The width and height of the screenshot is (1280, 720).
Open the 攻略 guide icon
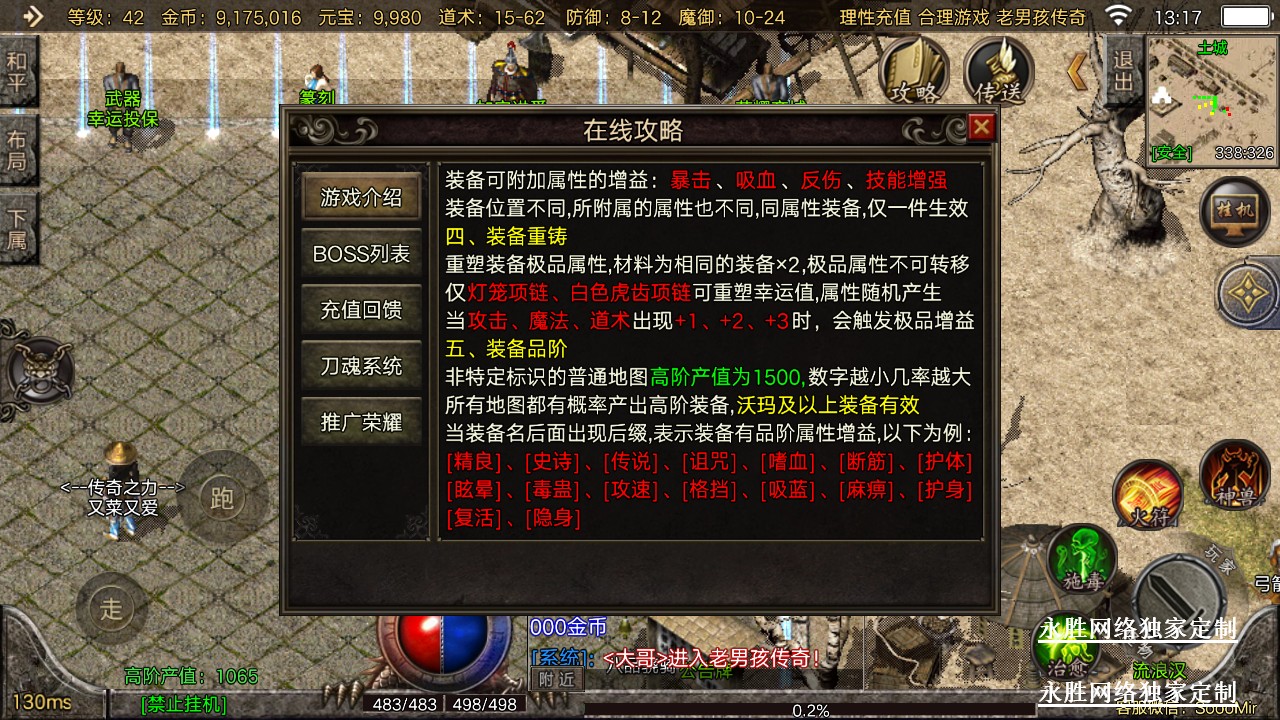(x=914, y=74)
